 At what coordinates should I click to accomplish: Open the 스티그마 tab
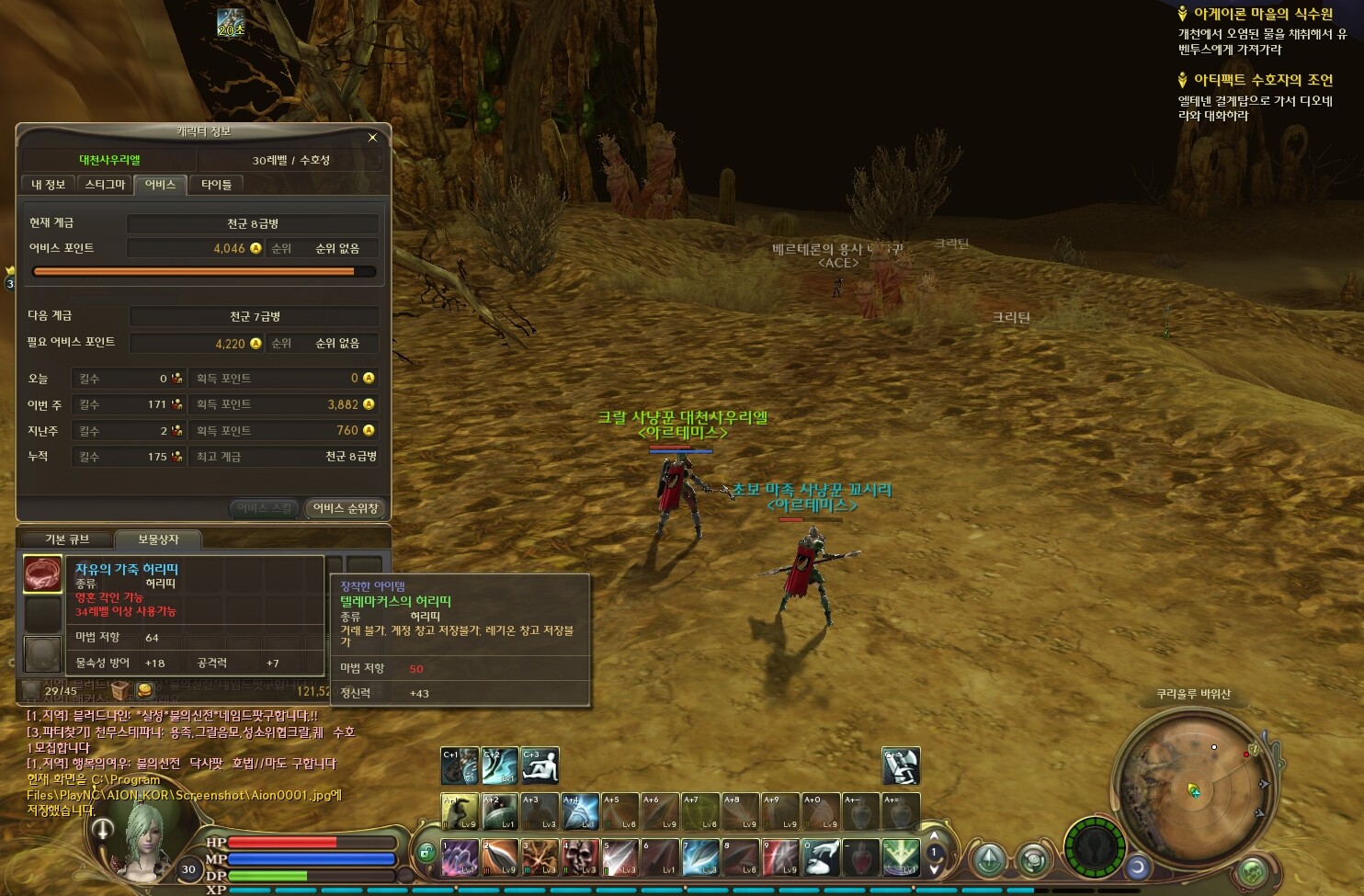click(105, 185)
